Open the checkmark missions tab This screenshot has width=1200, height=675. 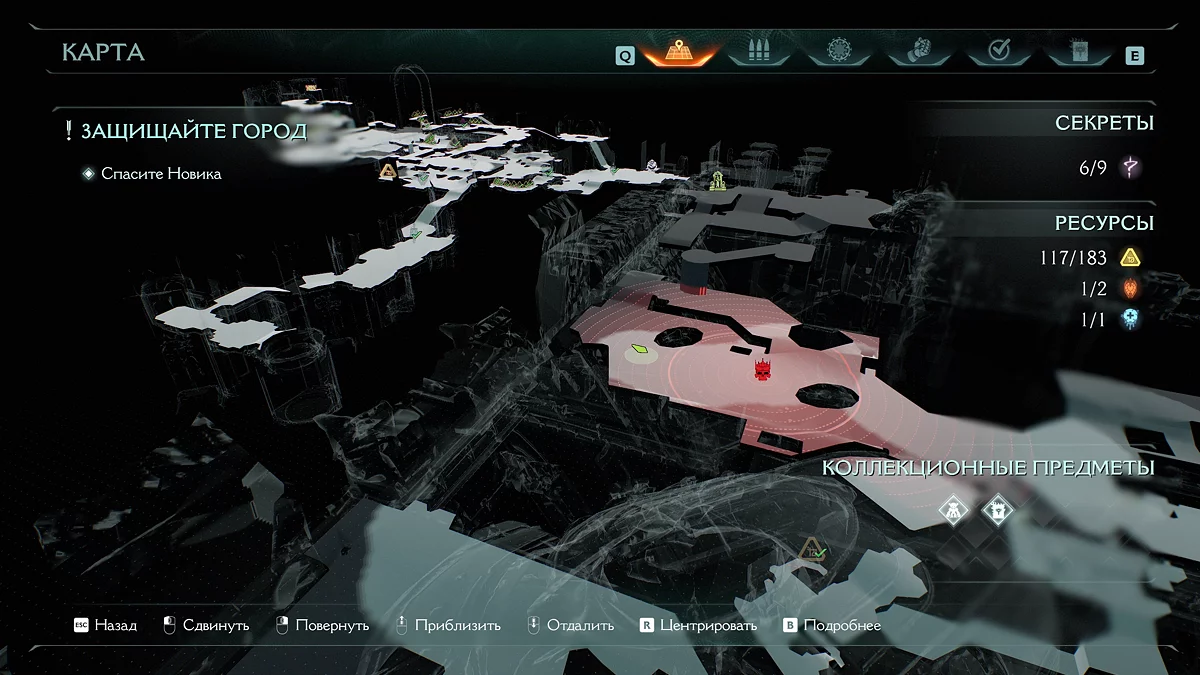[997, 52]
